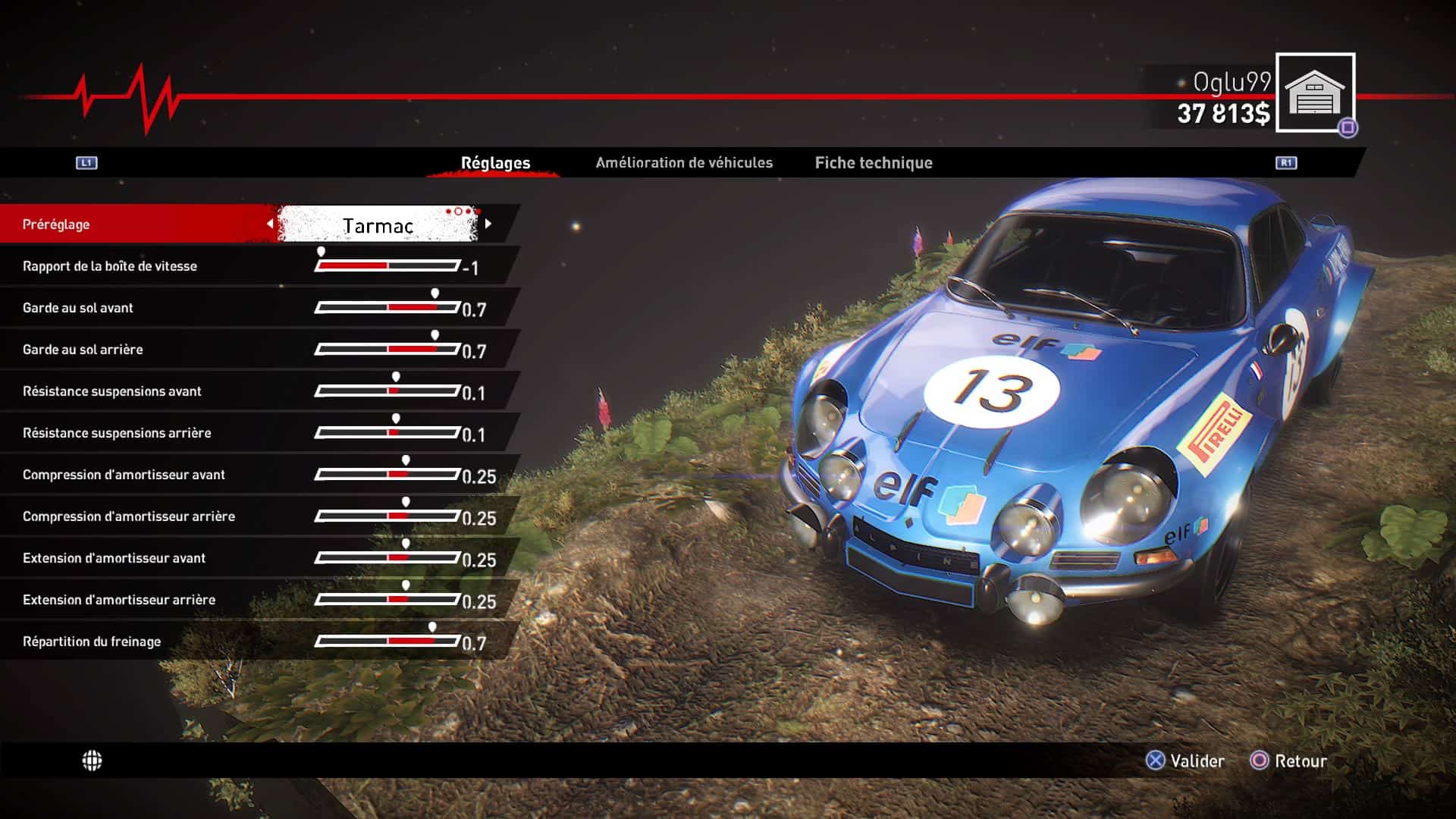Viewport: 1456px width, 819px height.
Task: Confirm with the Valider button
Action: pyautogui.click(x=1185, y=761)
